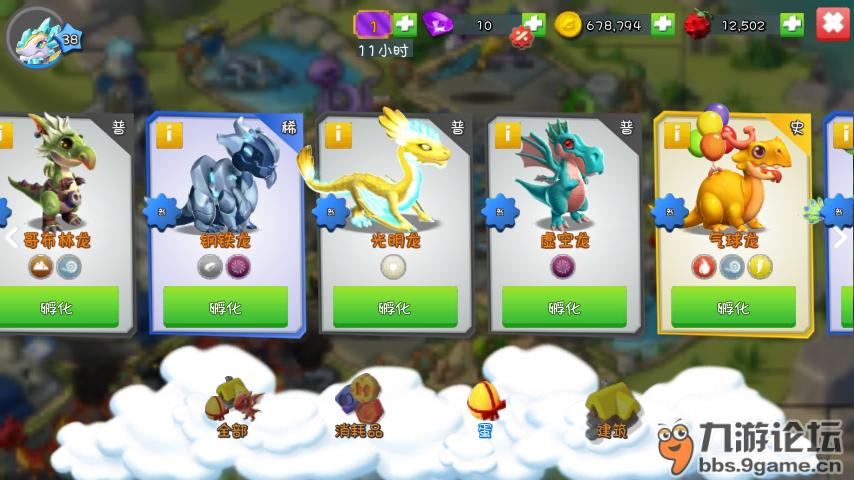Buy more purple gems with plus button
The width and height of the screenshot is (854, 480).
[x=534, y=24]
